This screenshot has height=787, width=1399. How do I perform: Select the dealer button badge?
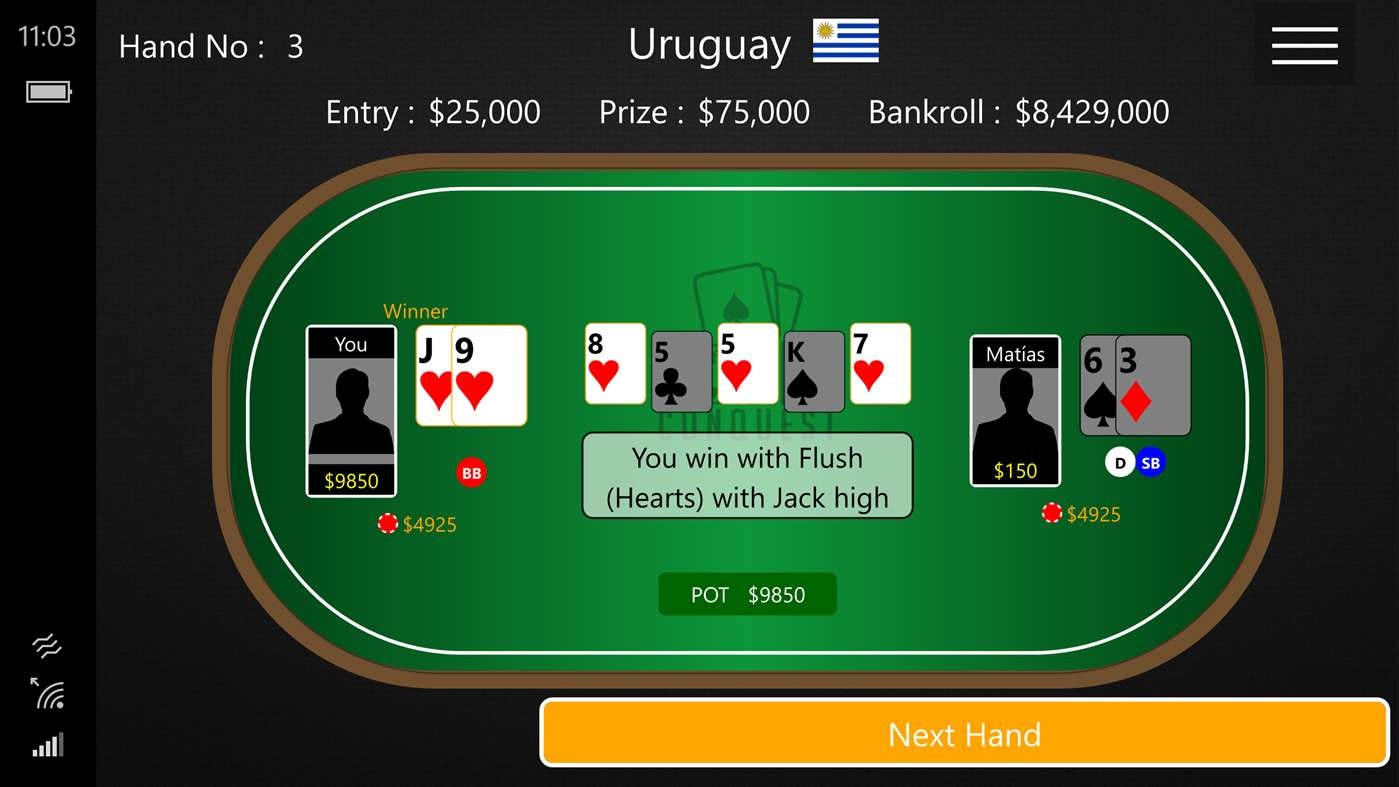pos(1118,462)
